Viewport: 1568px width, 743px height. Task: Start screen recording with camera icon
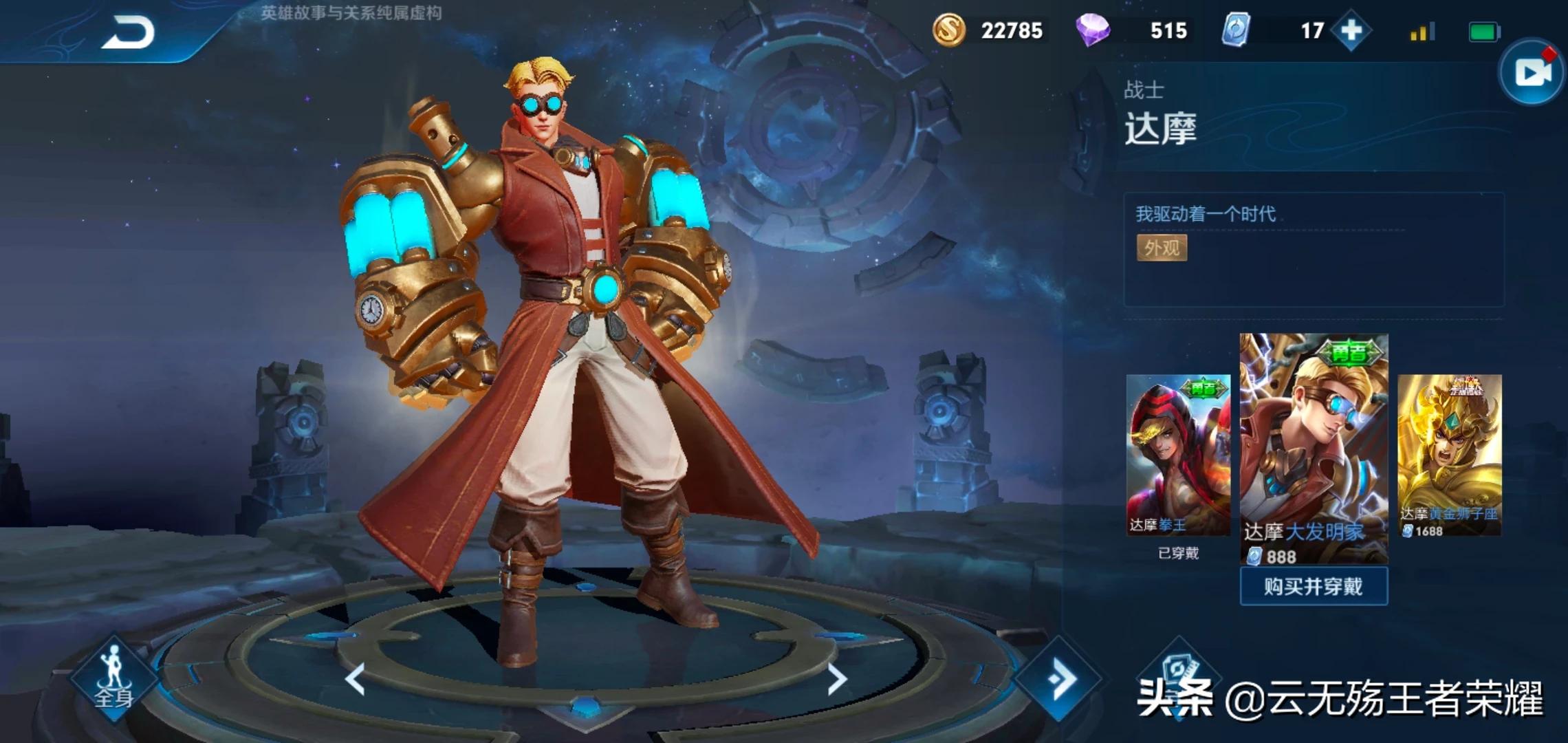tap(1532, 72)
